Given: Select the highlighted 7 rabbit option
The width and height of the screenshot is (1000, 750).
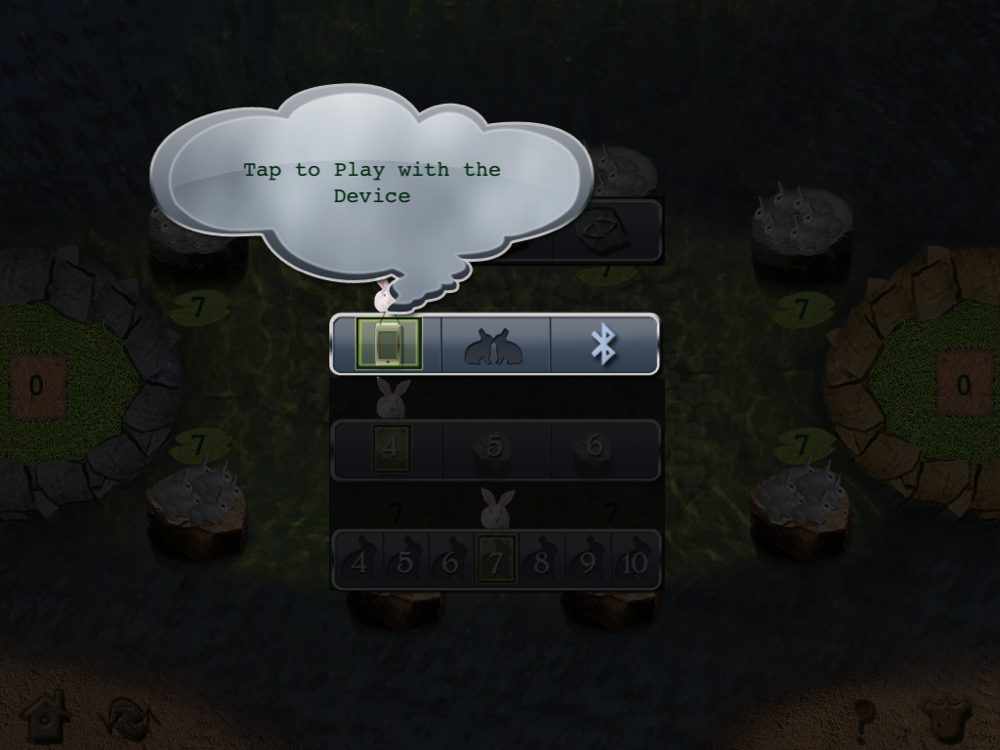Looking at the screenshot, I should click(496, 561).
